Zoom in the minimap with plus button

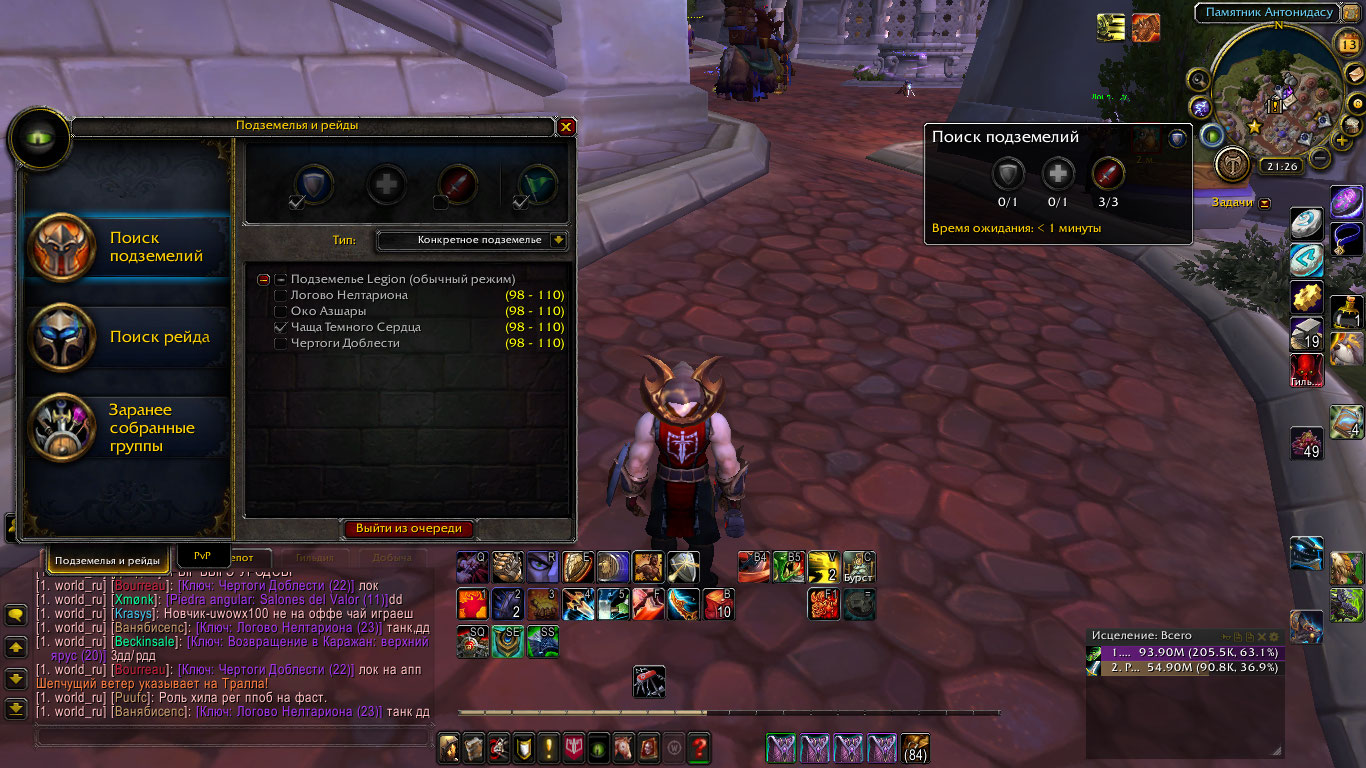point(1341,141)
